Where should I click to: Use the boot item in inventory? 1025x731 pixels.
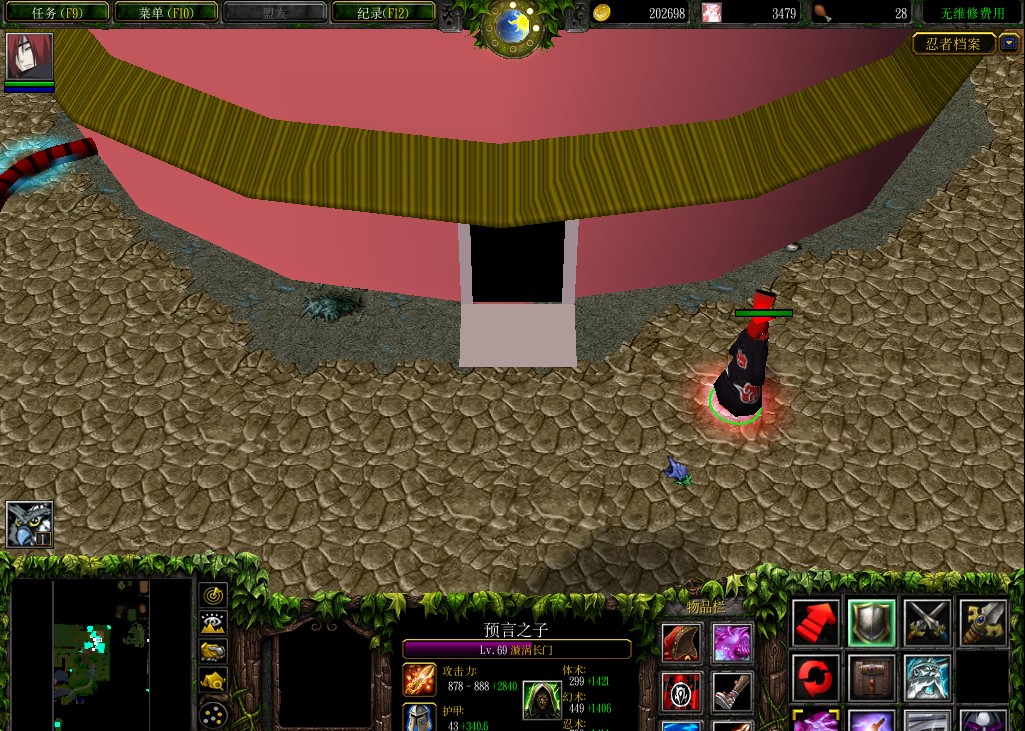point(732,691)
